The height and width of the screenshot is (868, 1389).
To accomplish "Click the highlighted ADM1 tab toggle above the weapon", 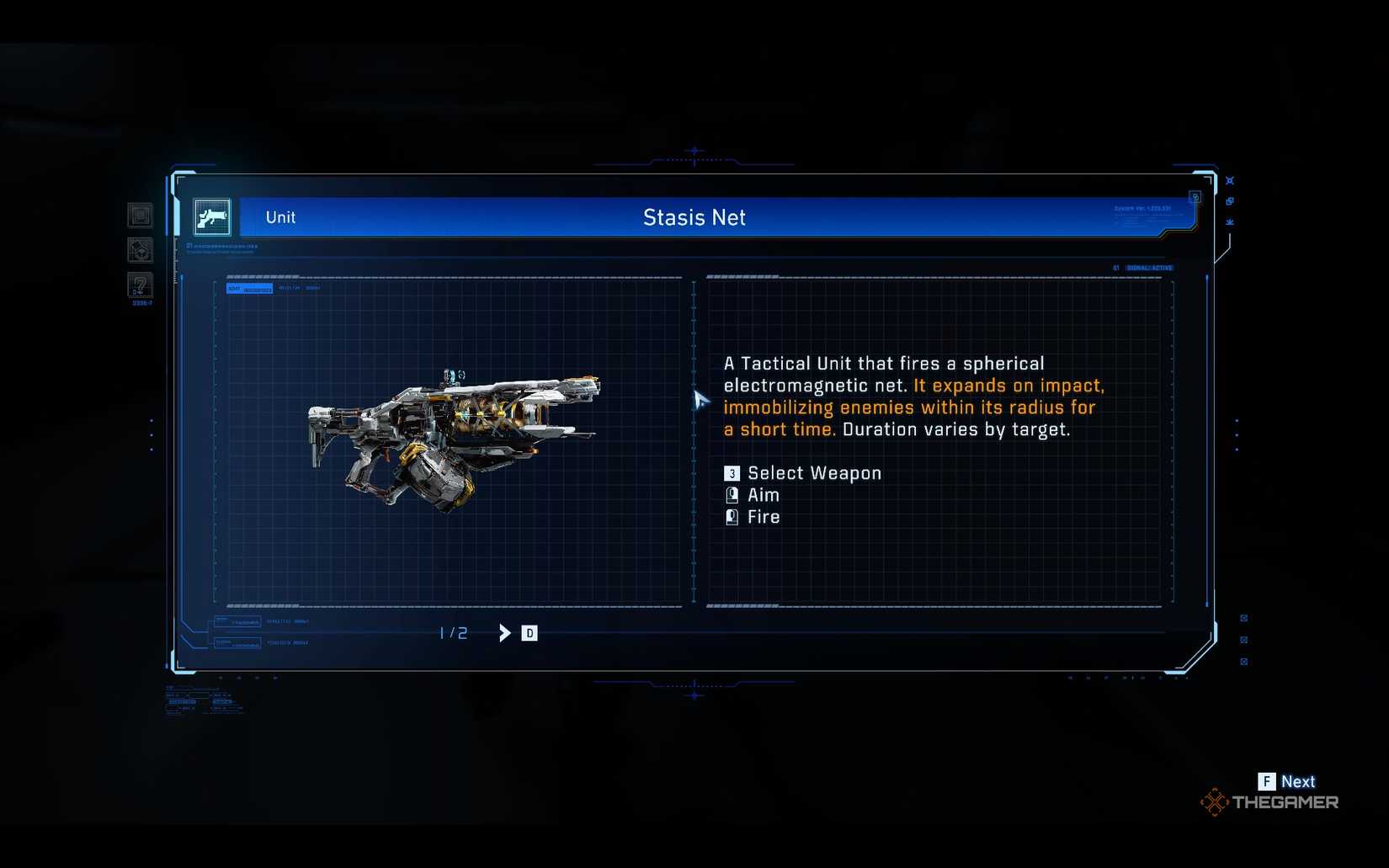I will coord(248,288).
